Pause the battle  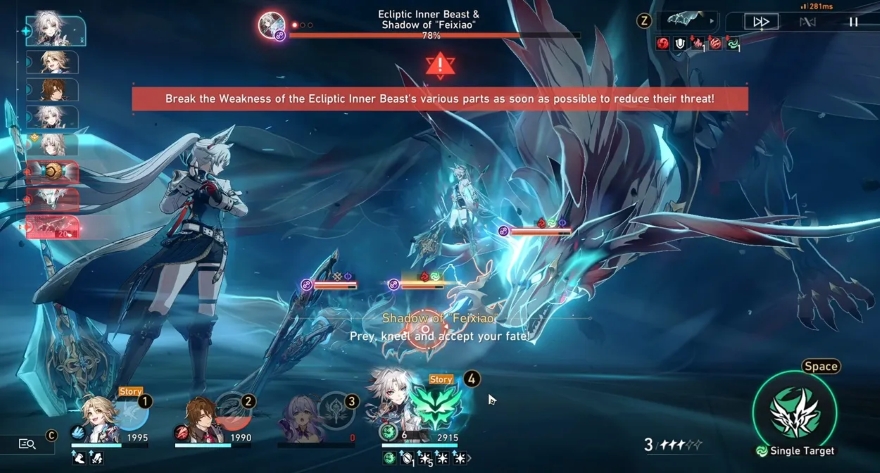(x=853, y=21)
